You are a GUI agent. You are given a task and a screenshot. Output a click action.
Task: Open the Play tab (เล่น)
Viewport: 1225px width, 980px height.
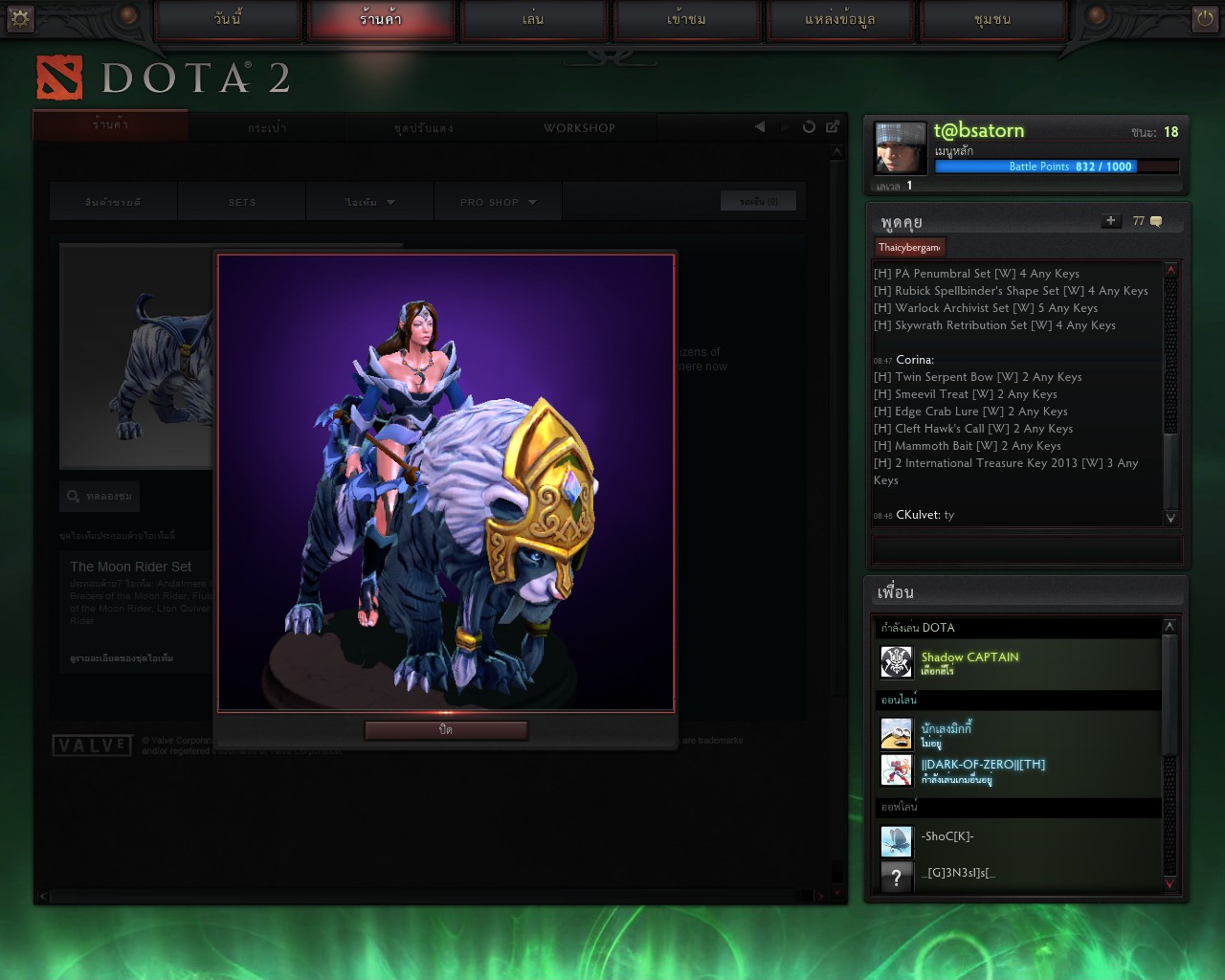[533, 19]
